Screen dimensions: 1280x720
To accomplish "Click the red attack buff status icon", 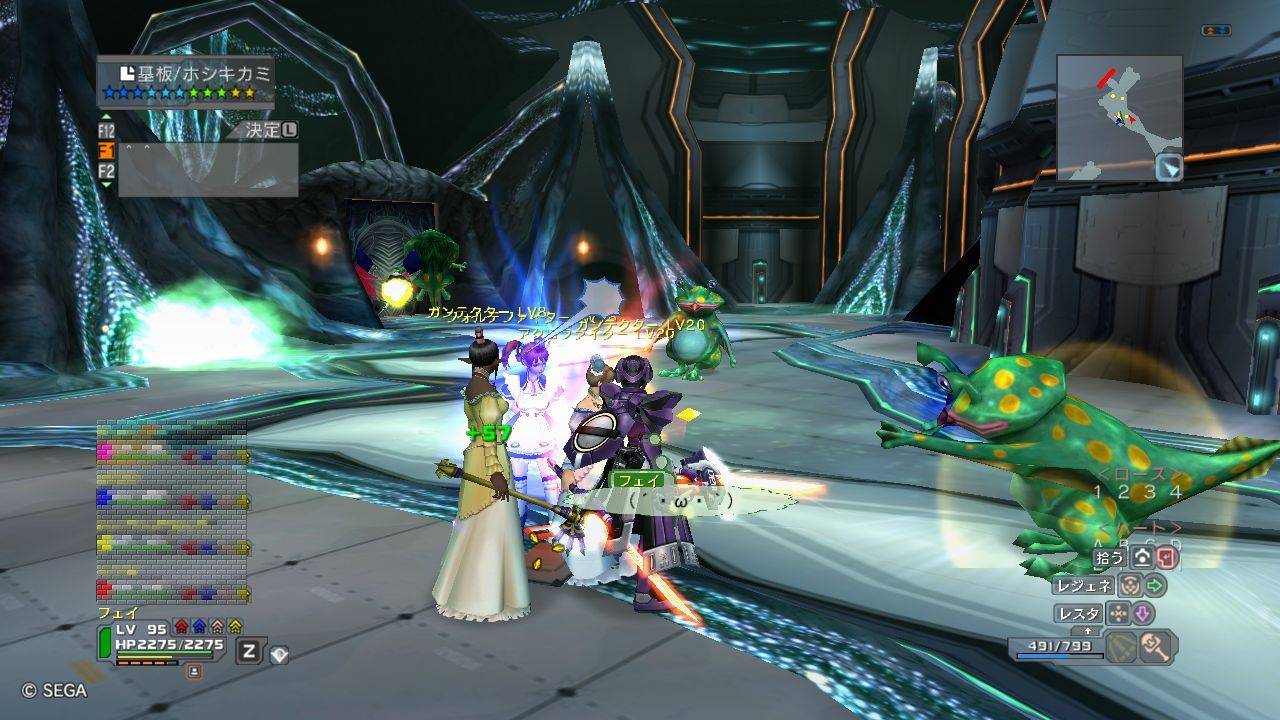I will tap(181, 626).
